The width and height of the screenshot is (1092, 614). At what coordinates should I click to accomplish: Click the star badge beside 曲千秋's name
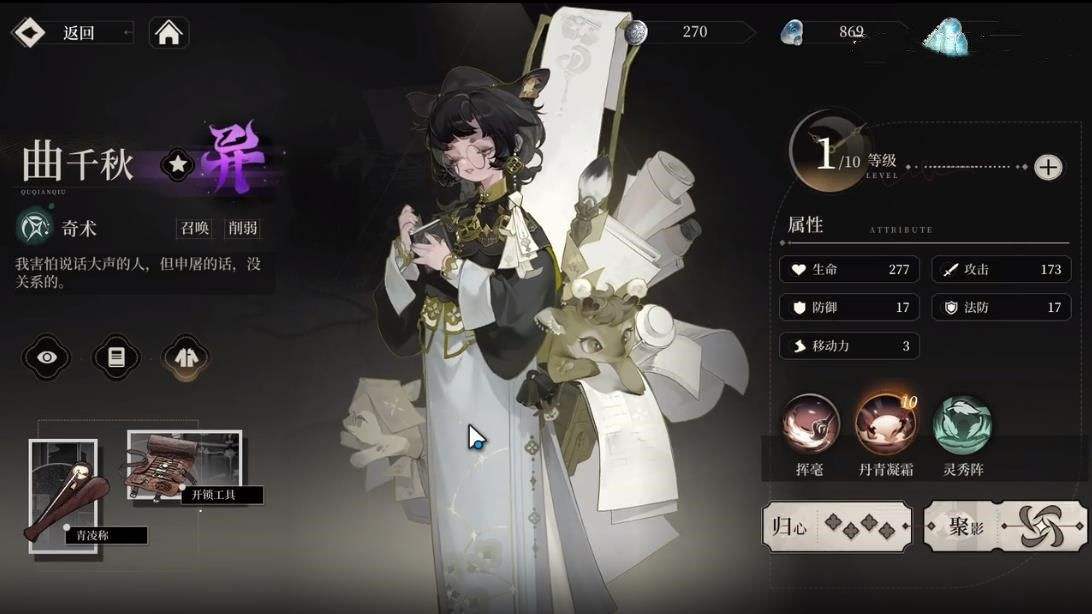[177, 166]
